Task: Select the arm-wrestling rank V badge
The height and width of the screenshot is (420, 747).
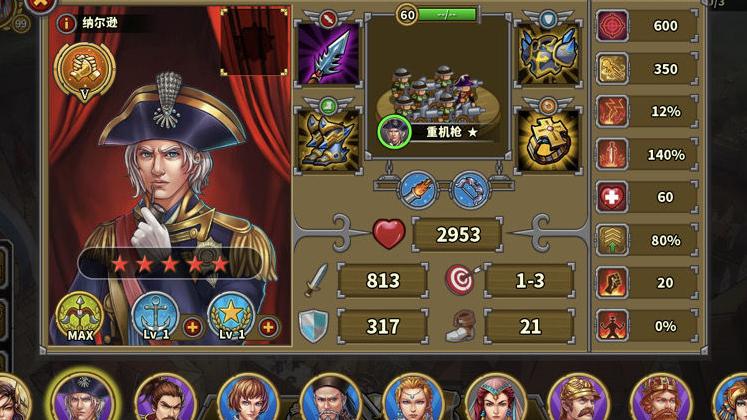Action: [x=83, y=68]
